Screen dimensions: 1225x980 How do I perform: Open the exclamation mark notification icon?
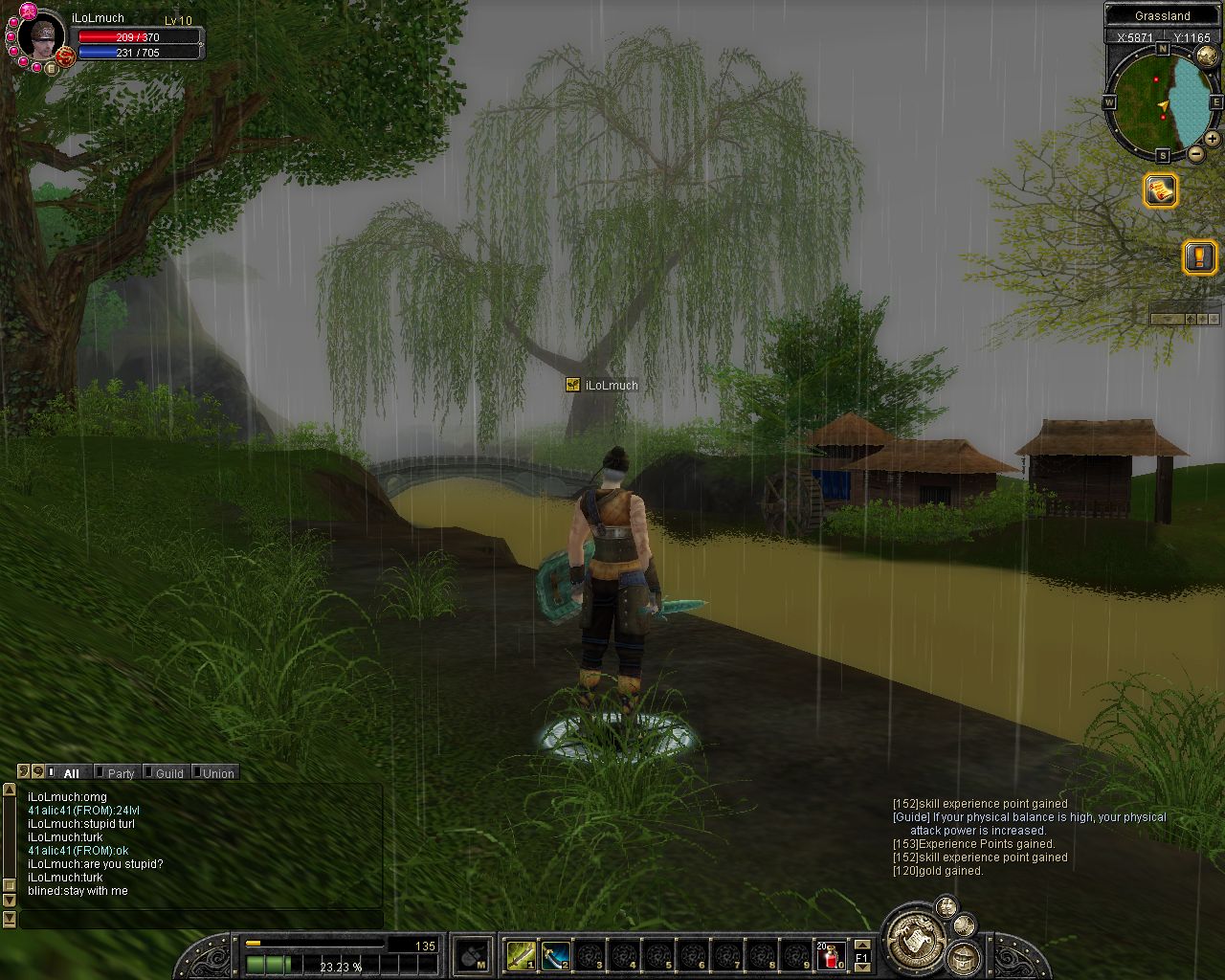tap(1199, 256)
